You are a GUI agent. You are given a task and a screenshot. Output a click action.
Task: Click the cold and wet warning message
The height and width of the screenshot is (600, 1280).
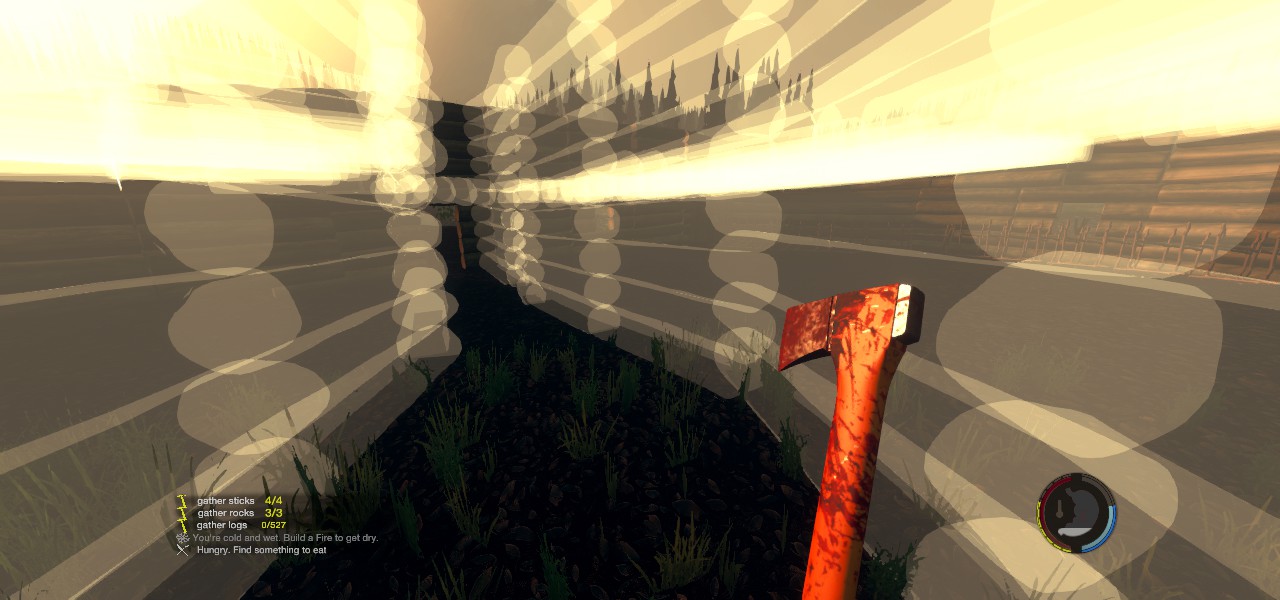tap(285, 538)
